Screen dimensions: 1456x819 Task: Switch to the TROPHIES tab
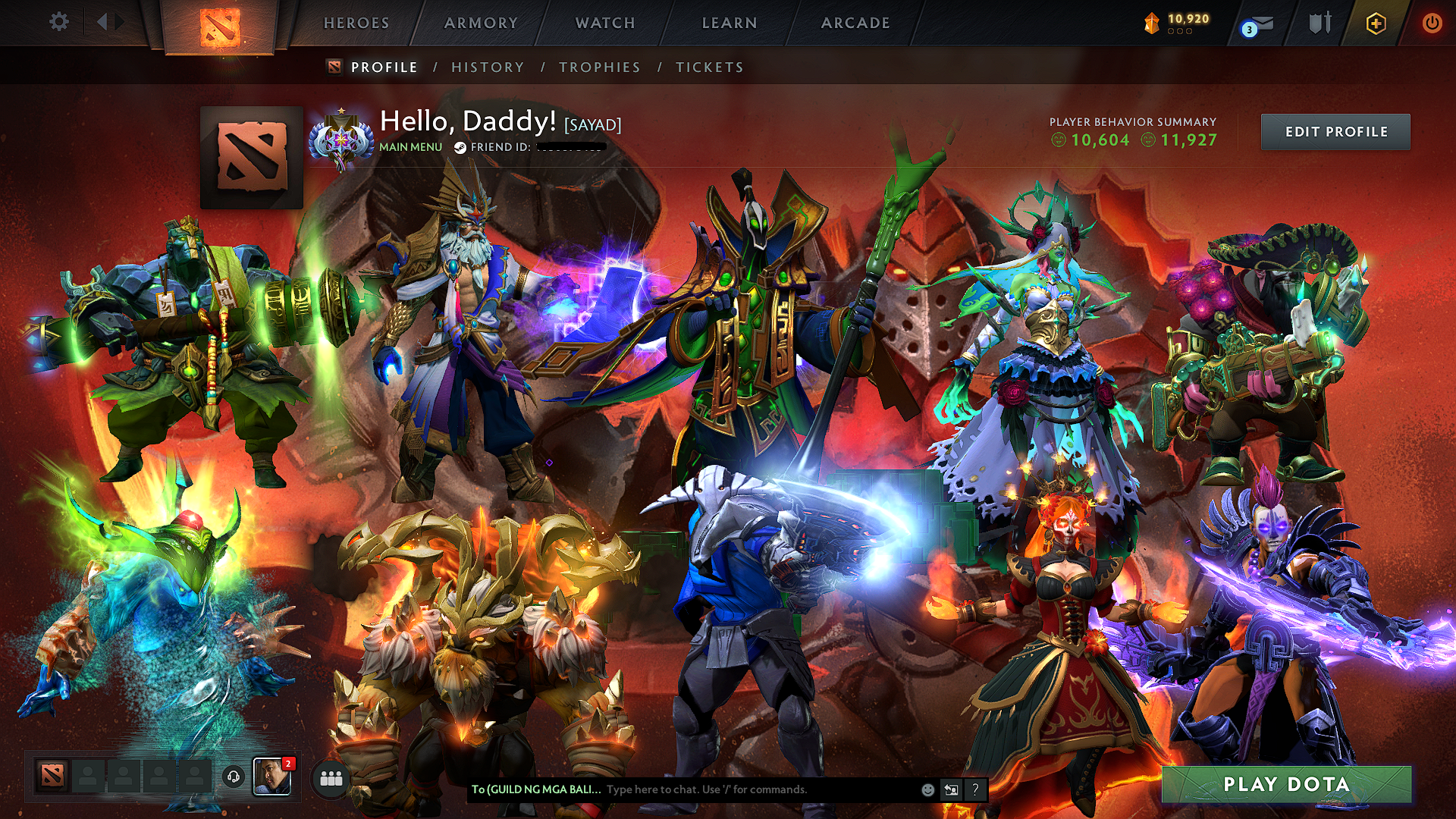(599, 67)
